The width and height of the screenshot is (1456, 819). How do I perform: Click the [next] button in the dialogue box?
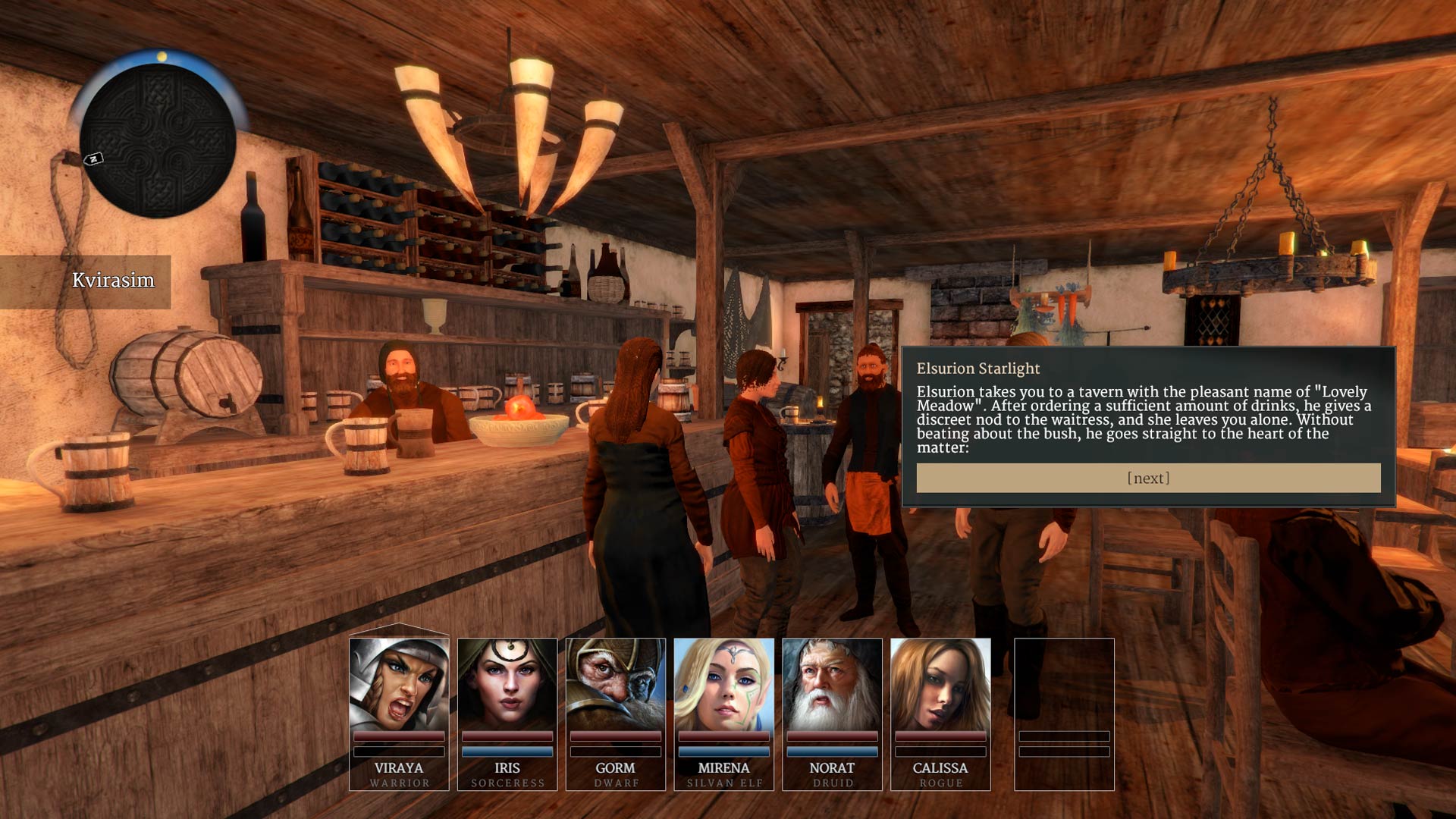pos(1148,477)
